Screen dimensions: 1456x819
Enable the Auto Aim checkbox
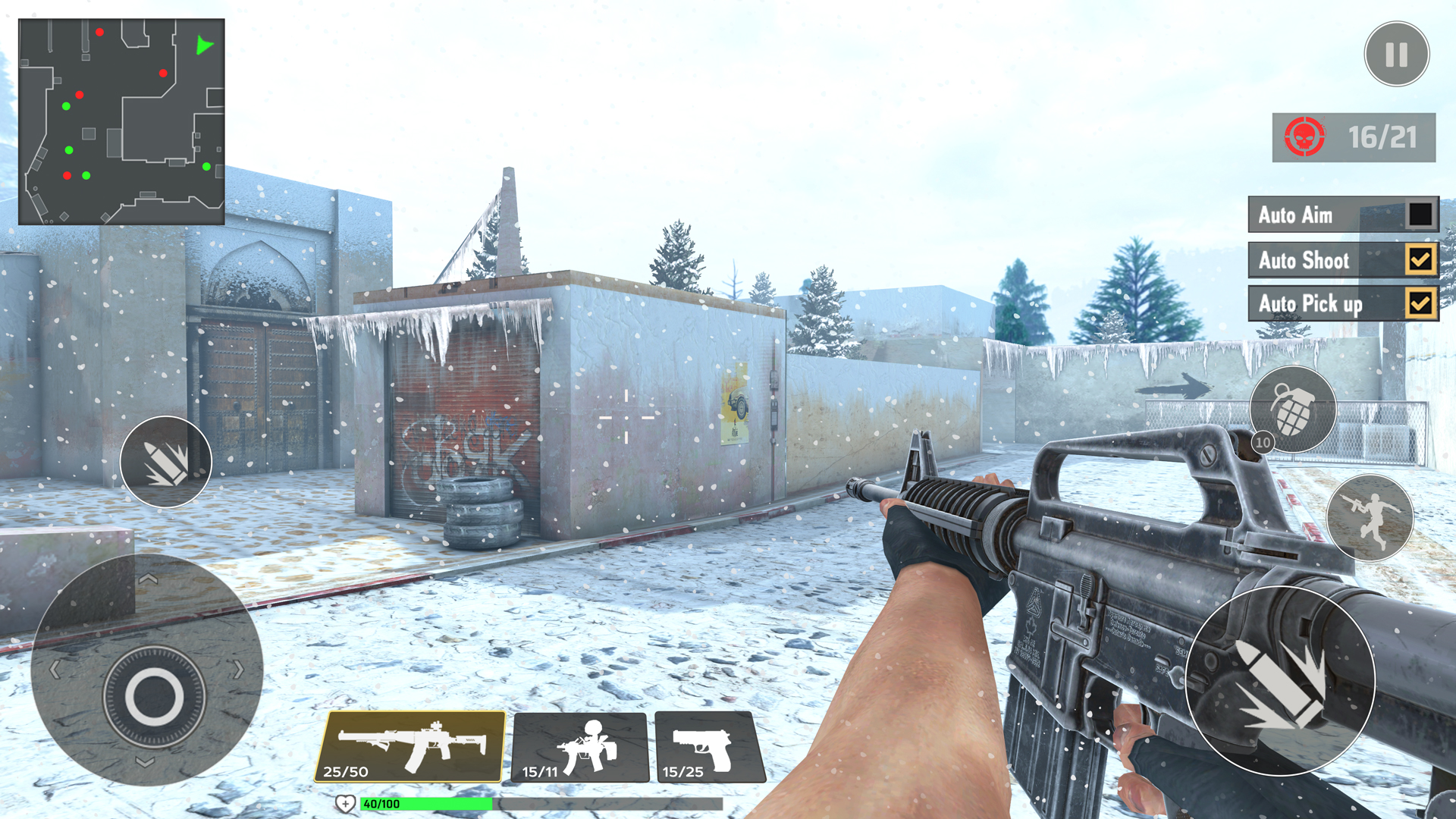1419,215
